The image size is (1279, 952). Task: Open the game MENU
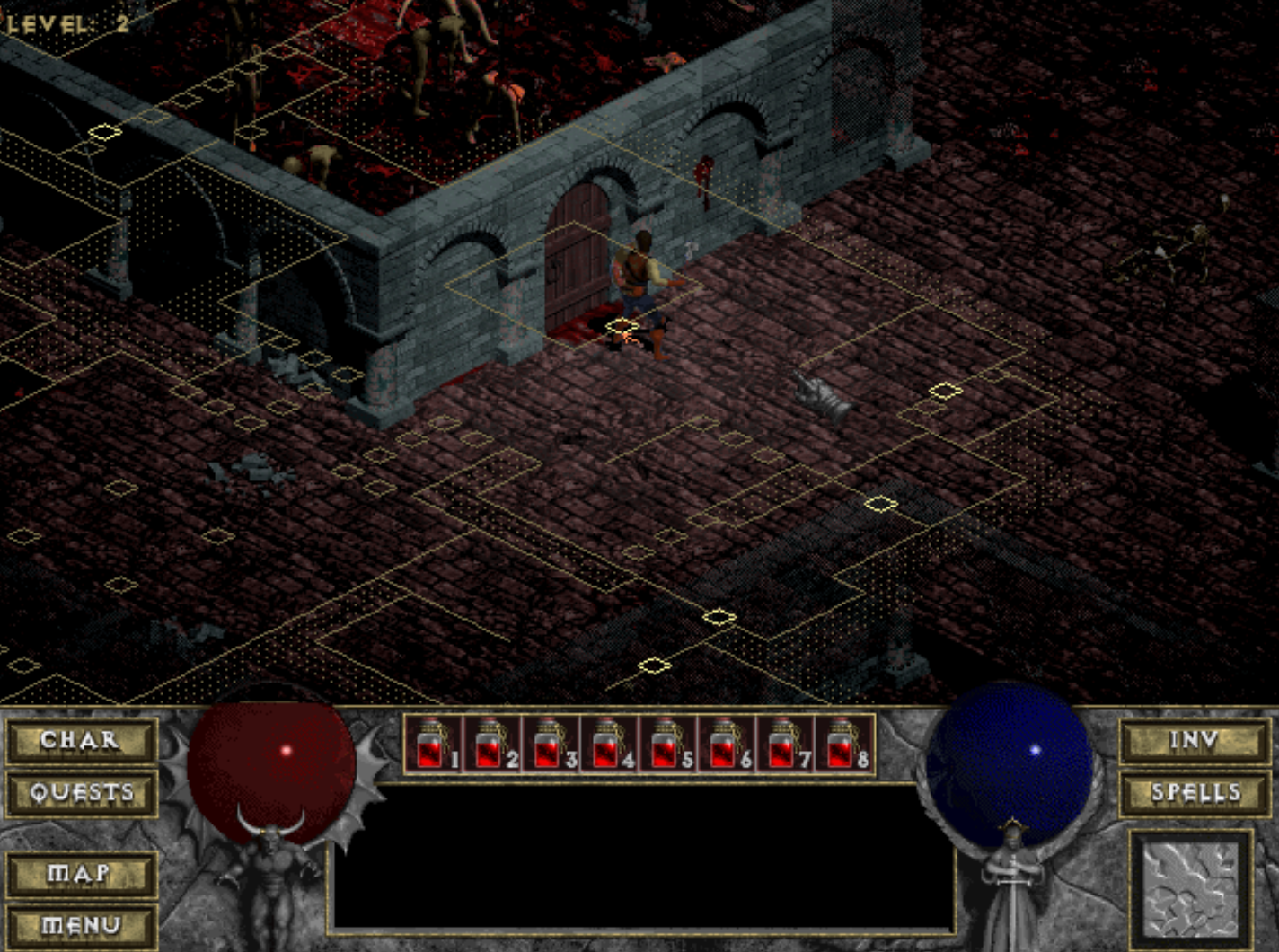click(80, 922)
